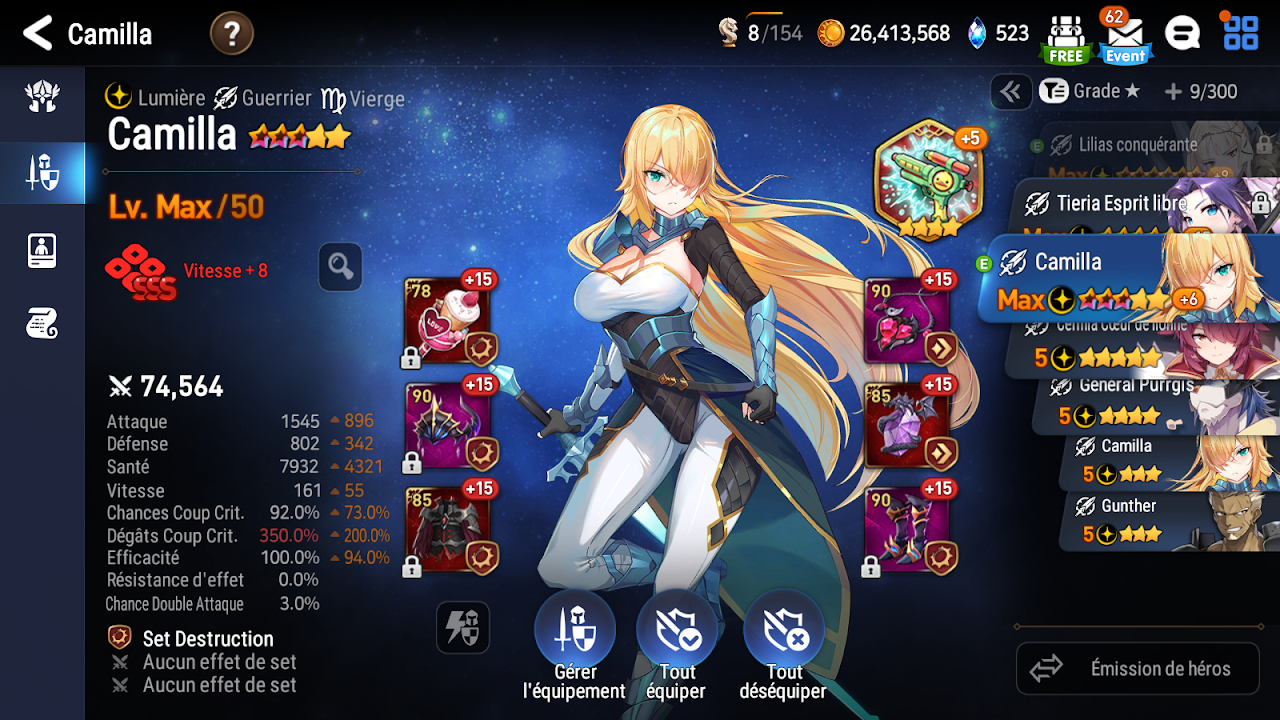The width and height of the screenshot is (1280, 720).
Task: Open the question mark help button
Action: pyautogui.click(x=232, y=34)
